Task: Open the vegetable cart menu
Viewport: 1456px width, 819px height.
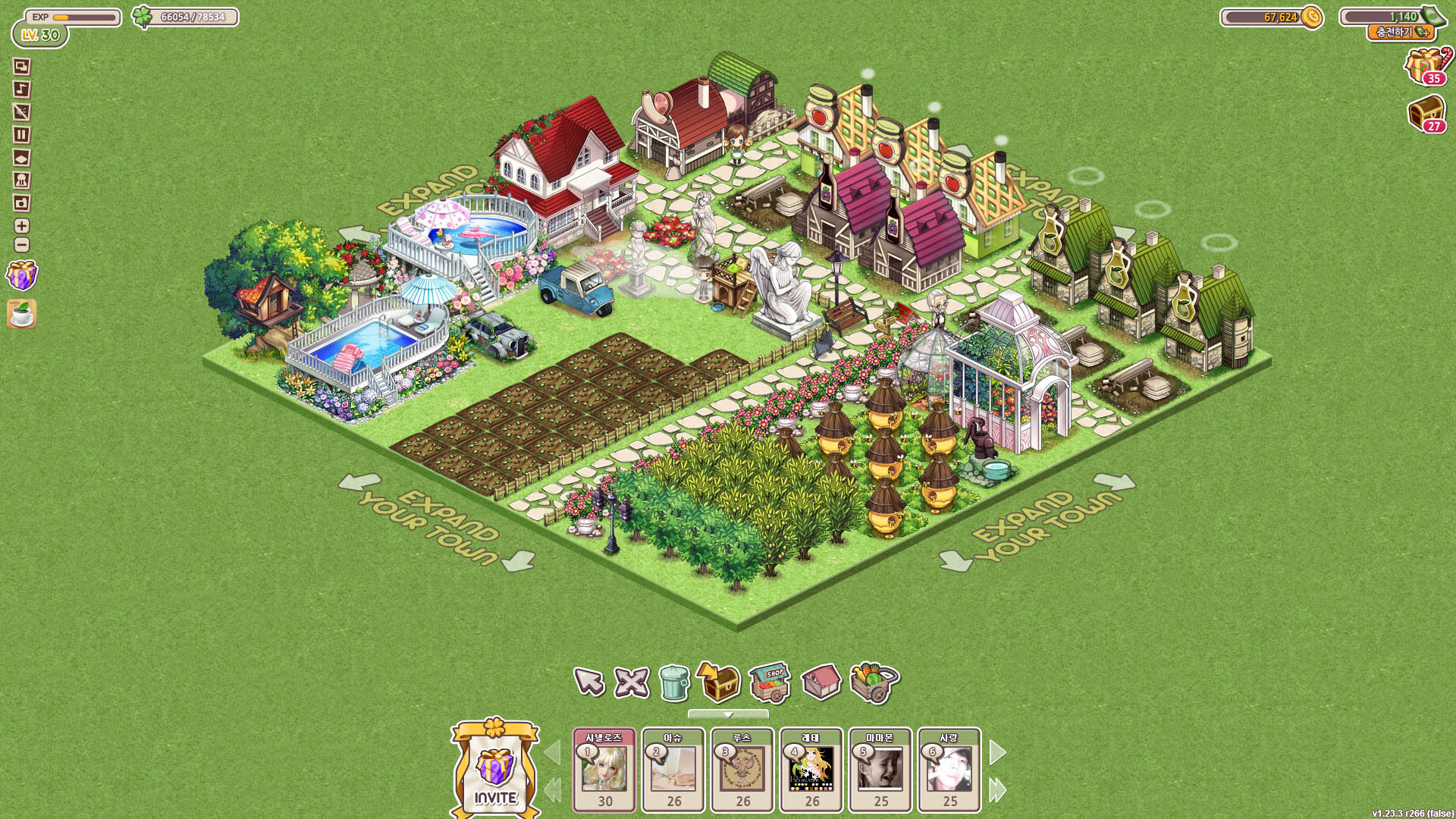Action: [874, 682]
